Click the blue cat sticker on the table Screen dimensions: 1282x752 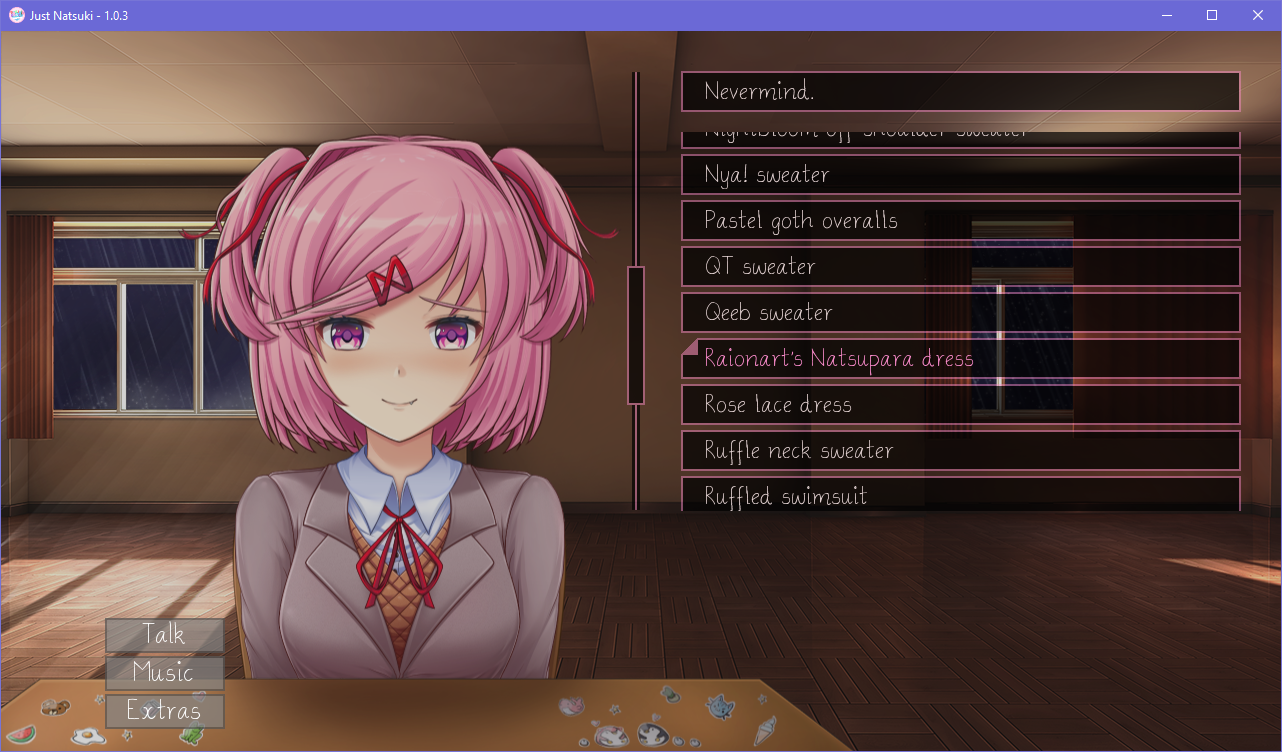click(x=718, y=708)
